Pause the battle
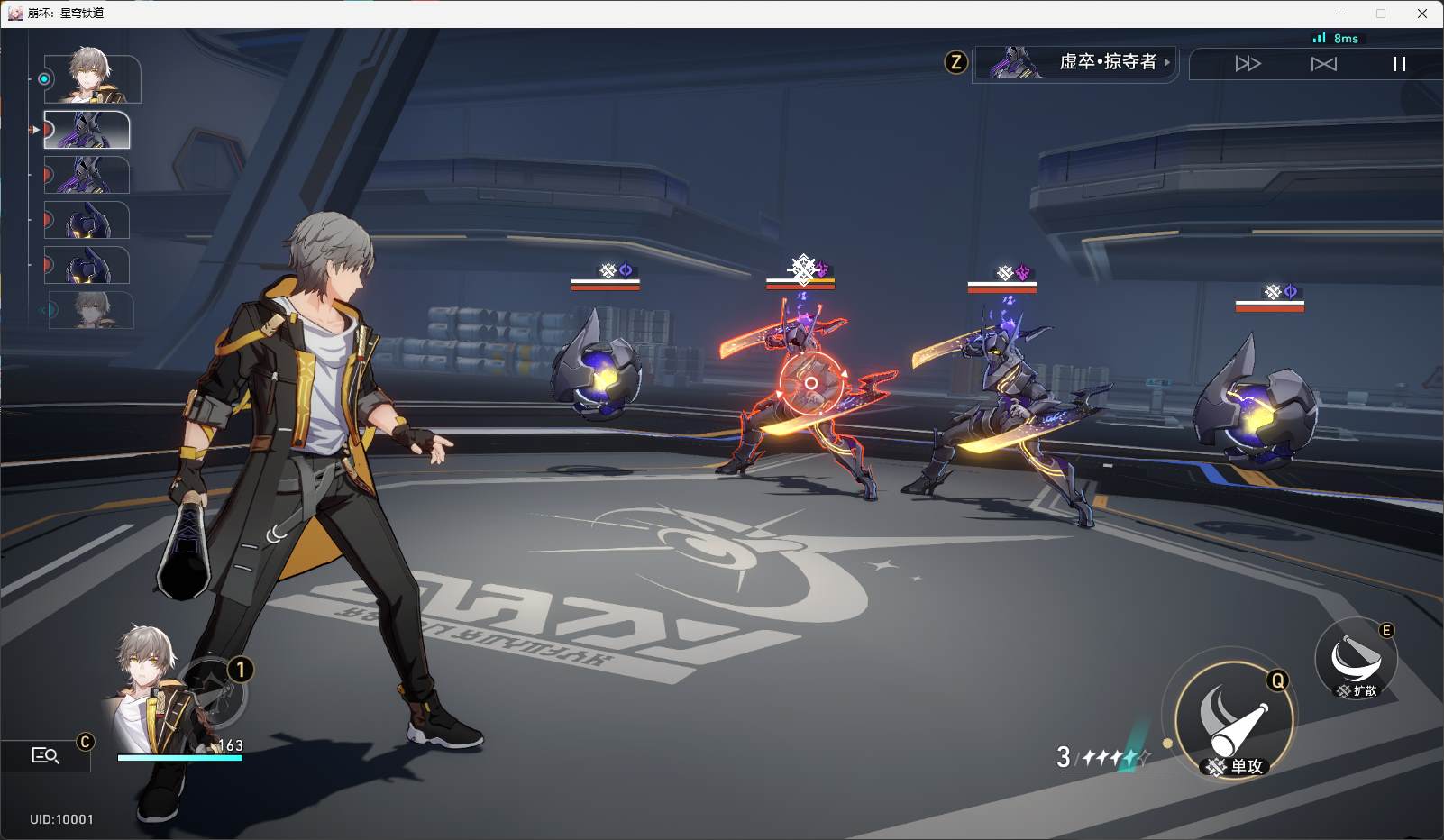 click(1398, 64)
